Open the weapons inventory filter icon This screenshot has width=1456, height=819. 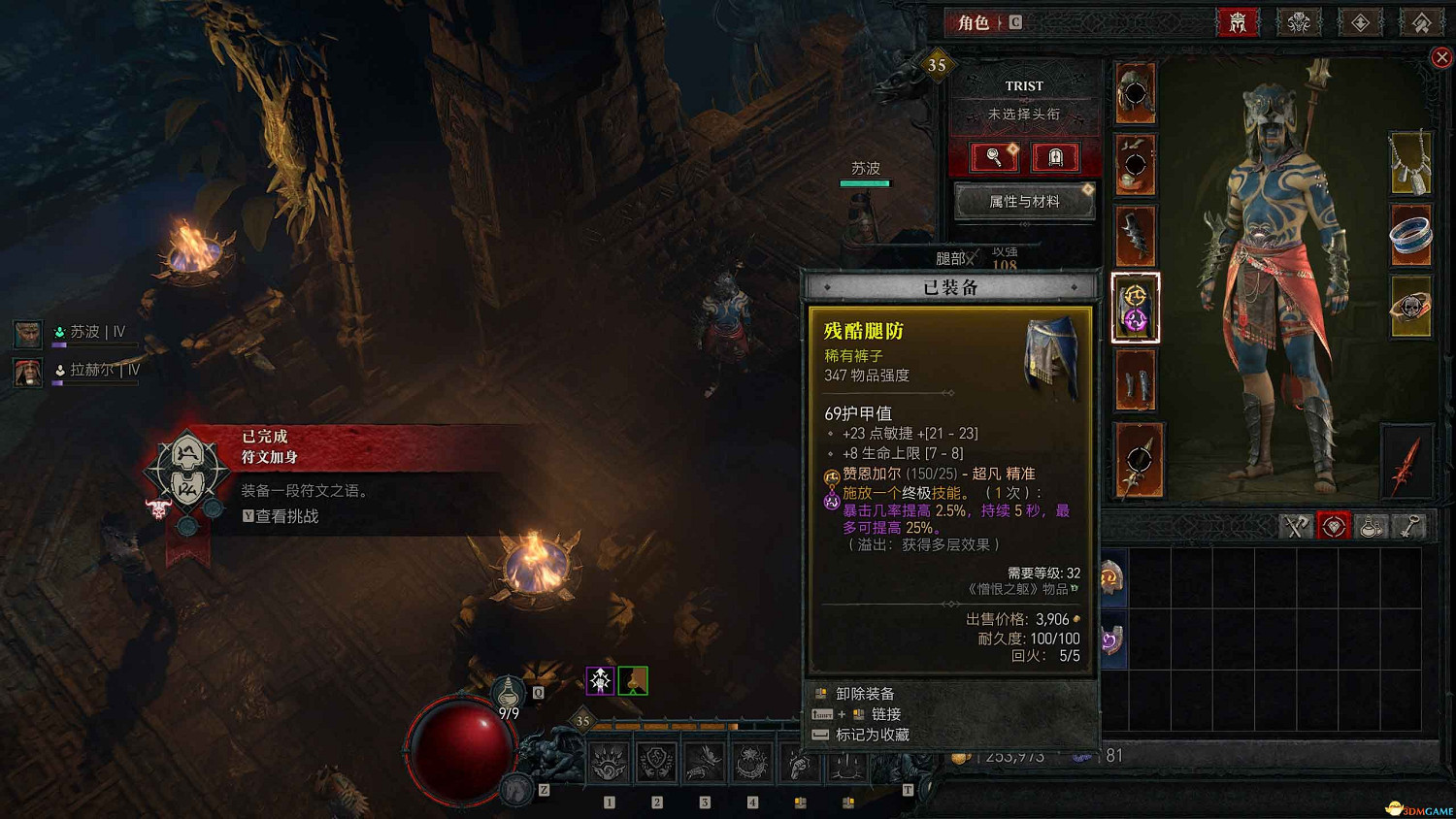coord(1295,525)
